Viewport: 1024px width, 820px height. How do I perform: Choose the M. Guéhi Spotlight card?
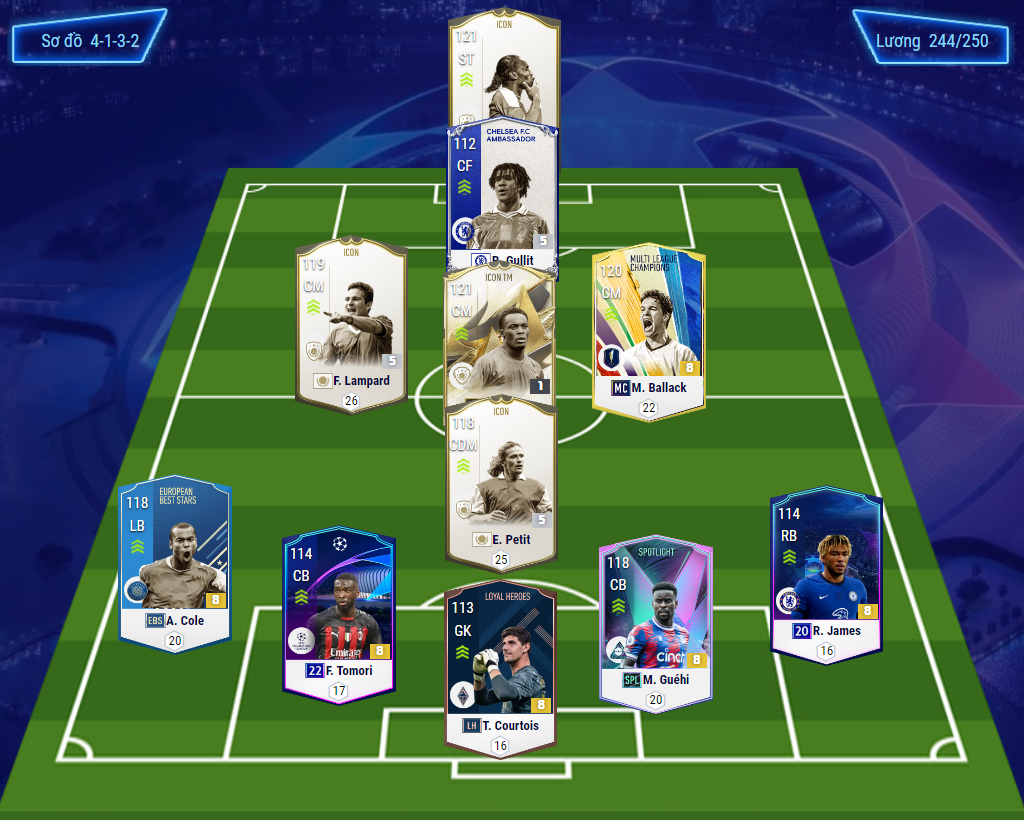click(x=655, y=620)
